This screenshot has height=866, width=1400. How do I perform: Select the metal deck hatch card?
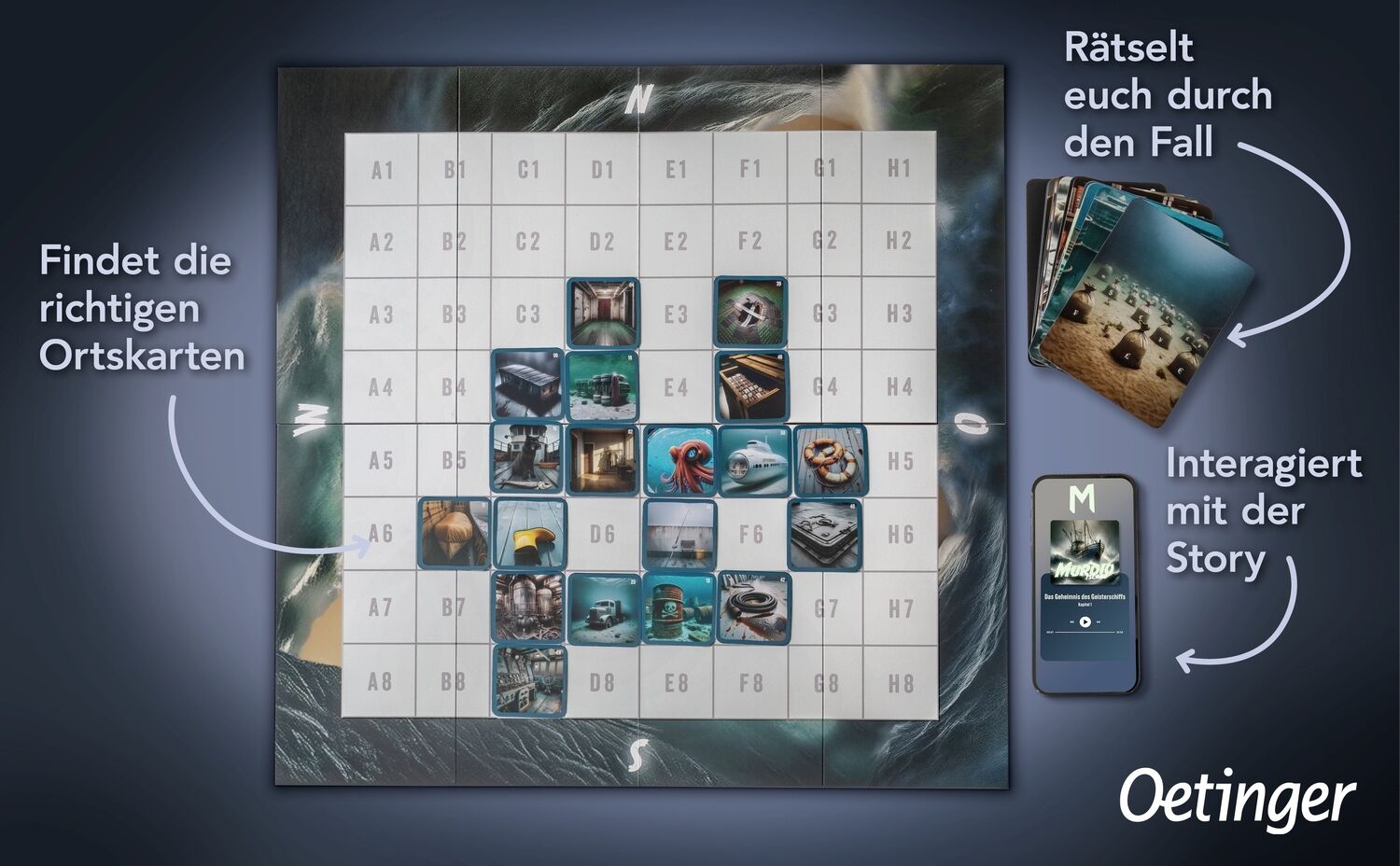point(827,534)
